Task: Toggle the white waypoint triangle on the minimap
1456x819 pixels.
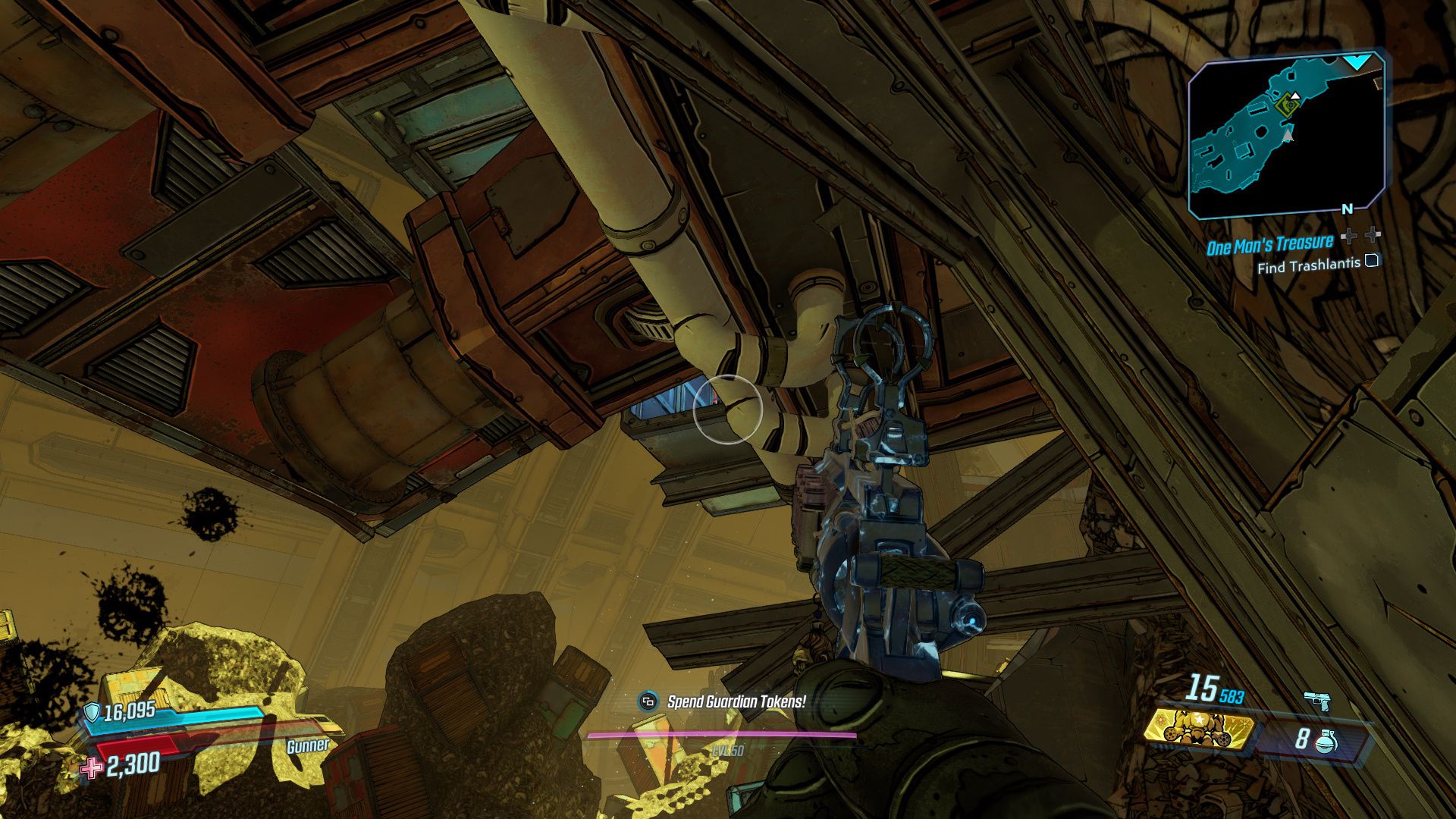Action: (1295, 96)
